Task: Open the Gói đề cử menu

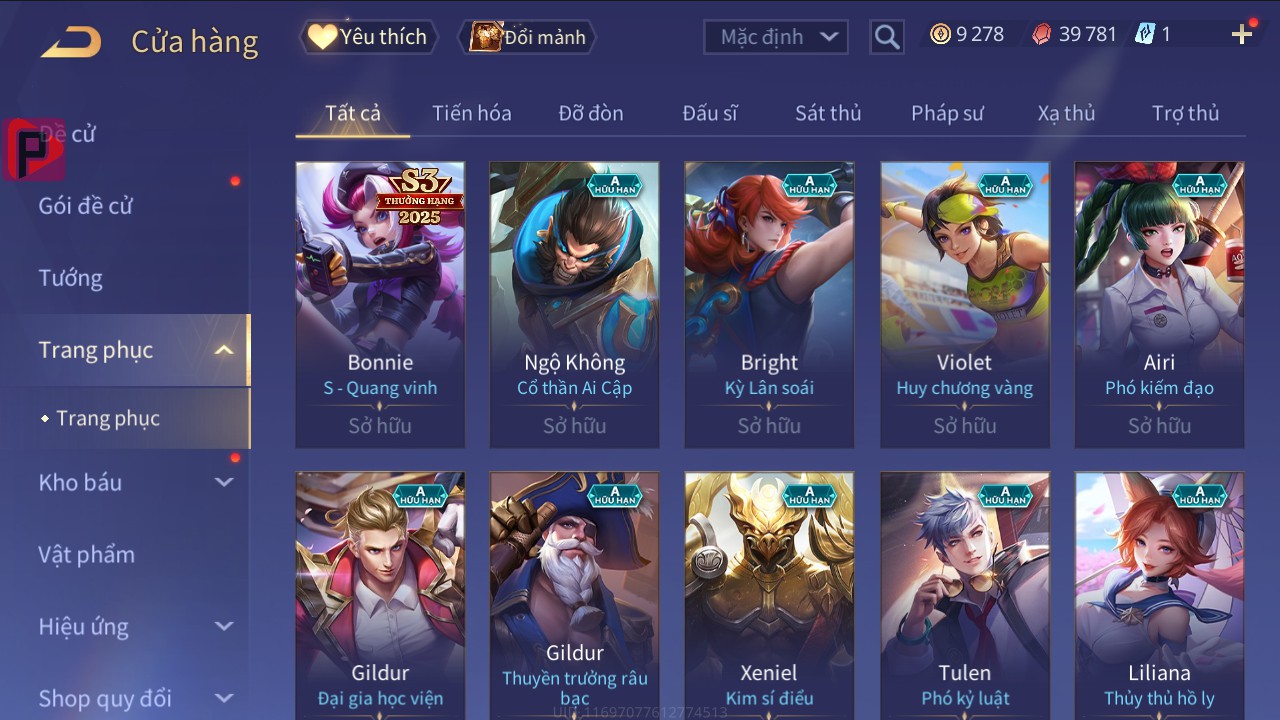Action: tap(86, 206)
